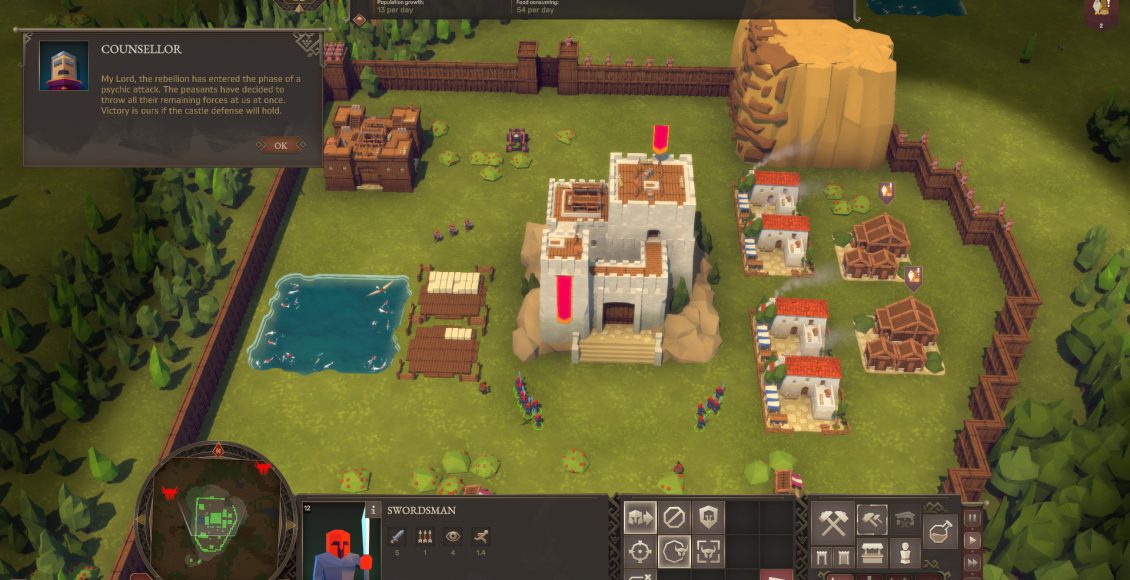Toggle the circling helmet patrol command
This screenshot has height=580, width=1130.
tap(674, 551)
